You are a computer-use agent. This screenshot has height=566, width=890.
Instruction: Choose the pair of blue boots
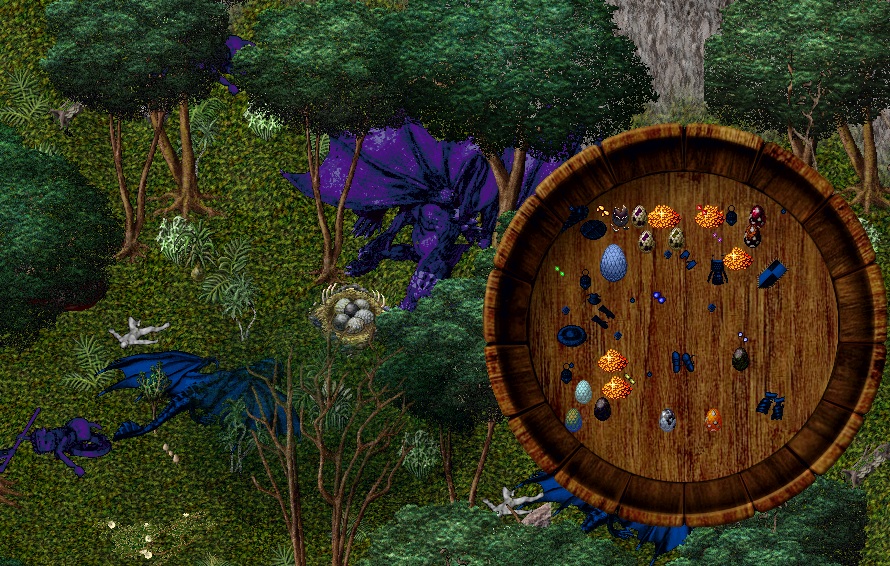click(x=683, y=361)
